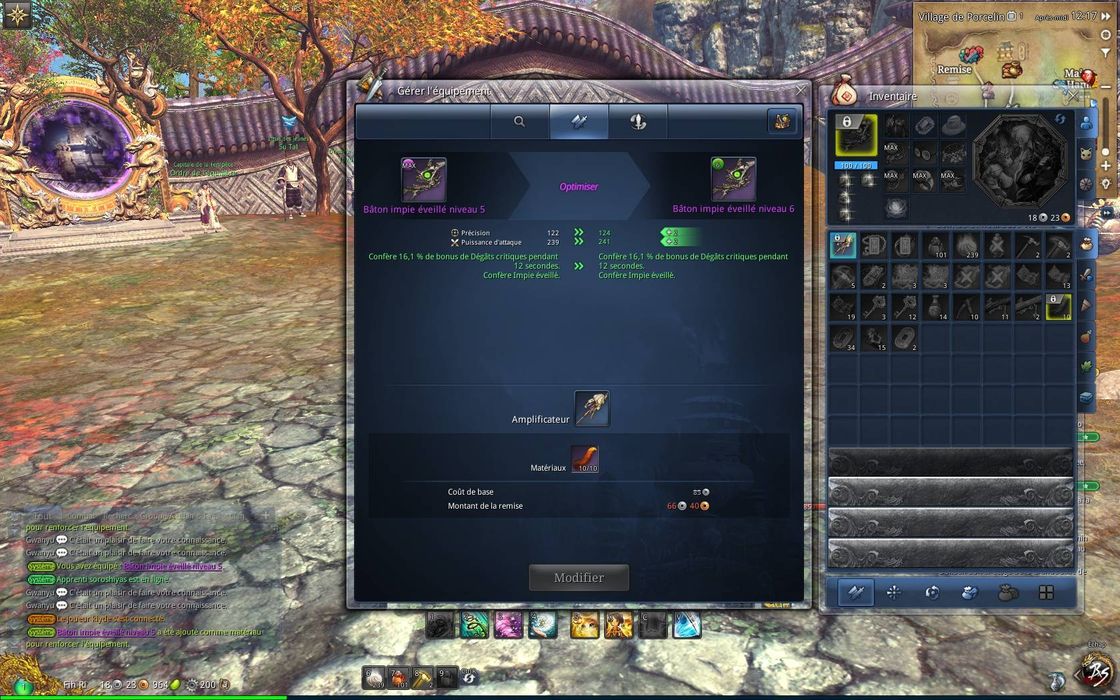Viewport: 1120px width, 700px height.
Task: Close the Gérer l'équipement window
Action: click(x=800, y=90)
